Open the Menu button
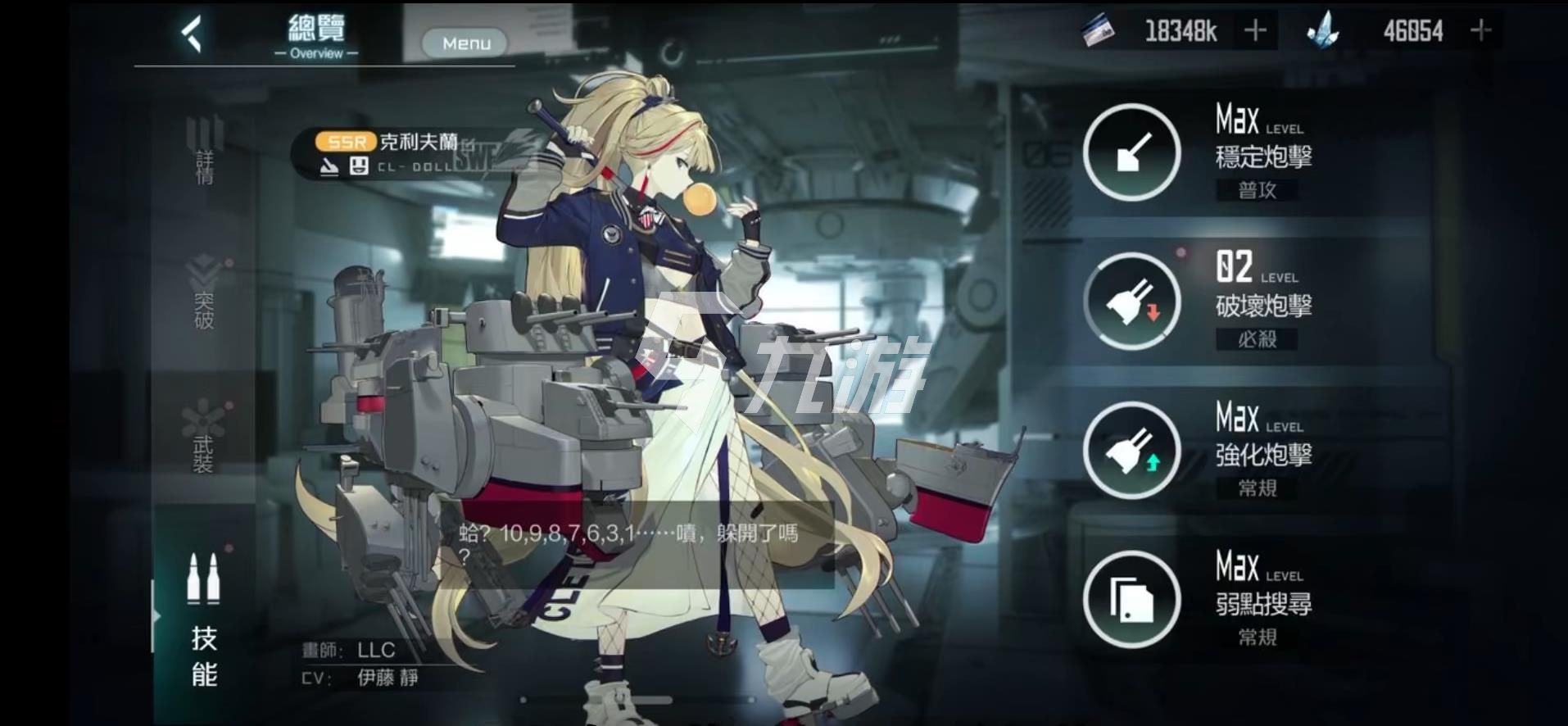The width and height of the screenshot is (1568, 726). [465, 43]
